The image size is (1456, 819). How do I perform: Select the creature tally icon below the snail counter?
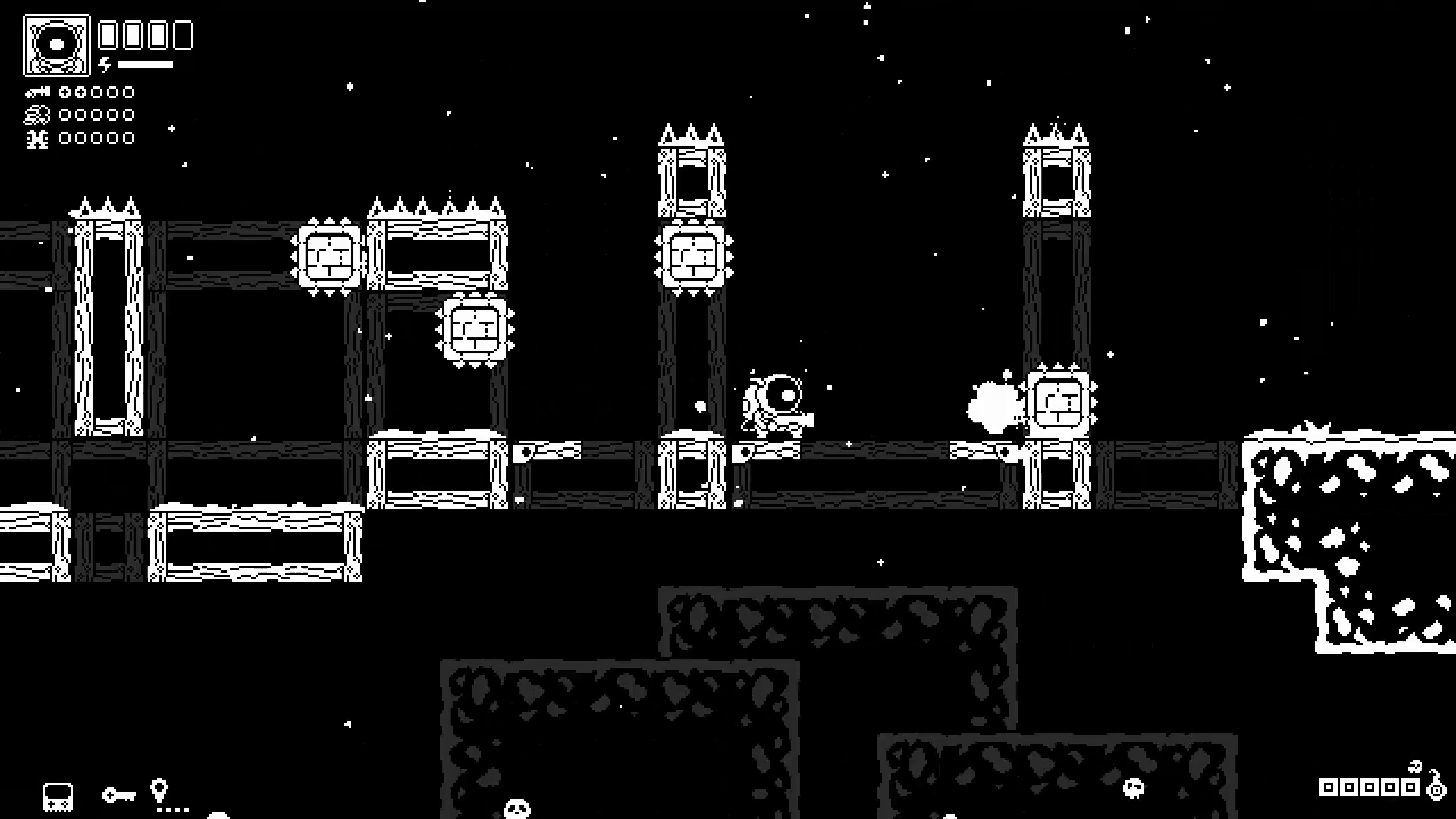point(36,139)
